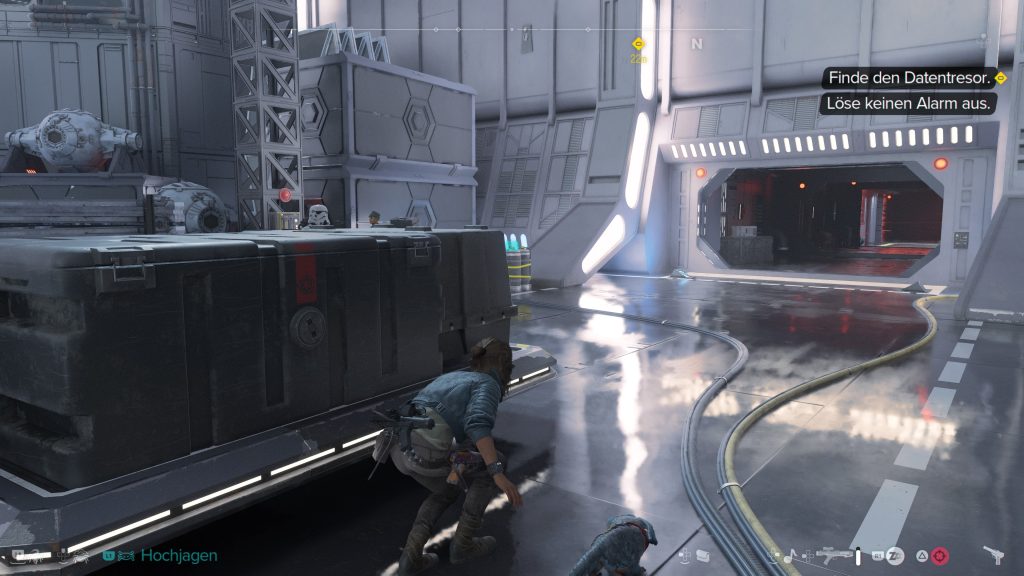The image size is (1024, 576).
Task: Choose the pistol icon in the corner
Action: (994, 554)
